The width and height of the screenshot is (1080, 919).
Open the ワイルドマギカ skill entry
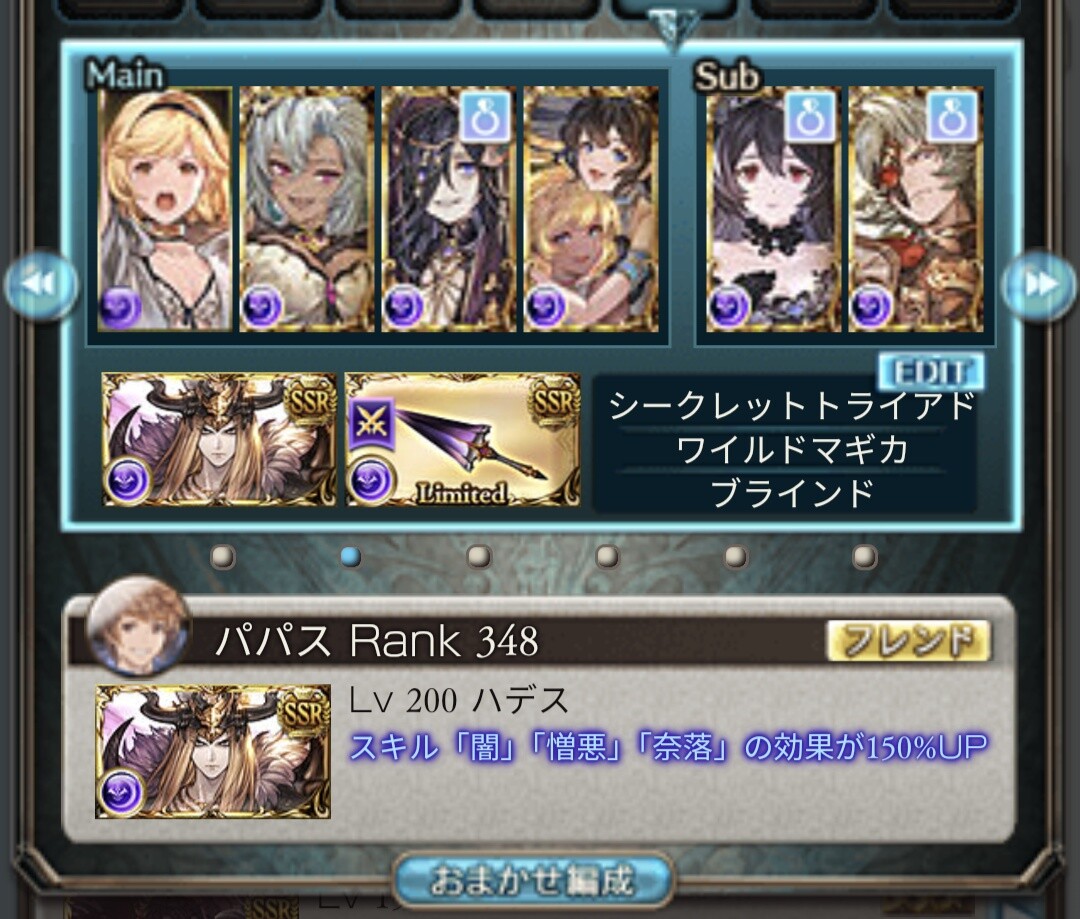[x=790, y=449]
